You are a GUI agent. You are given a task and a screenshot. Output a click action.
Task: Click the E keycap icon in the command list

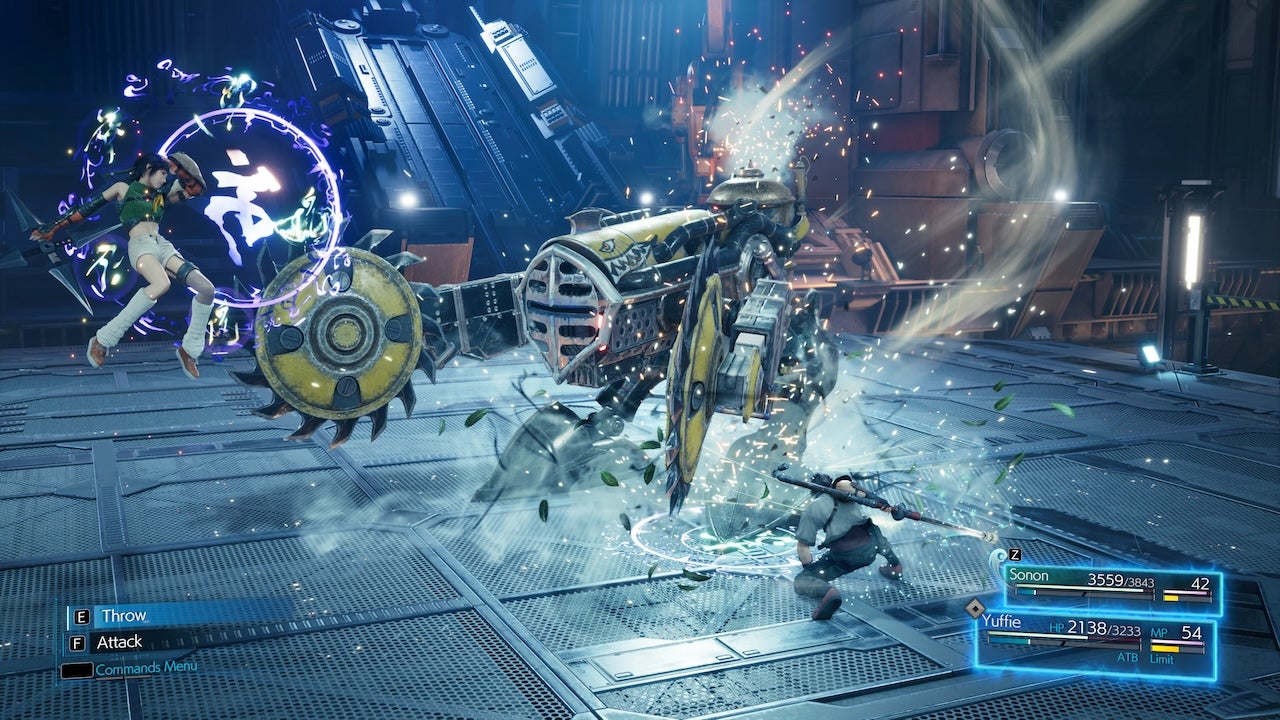[81, 616]
